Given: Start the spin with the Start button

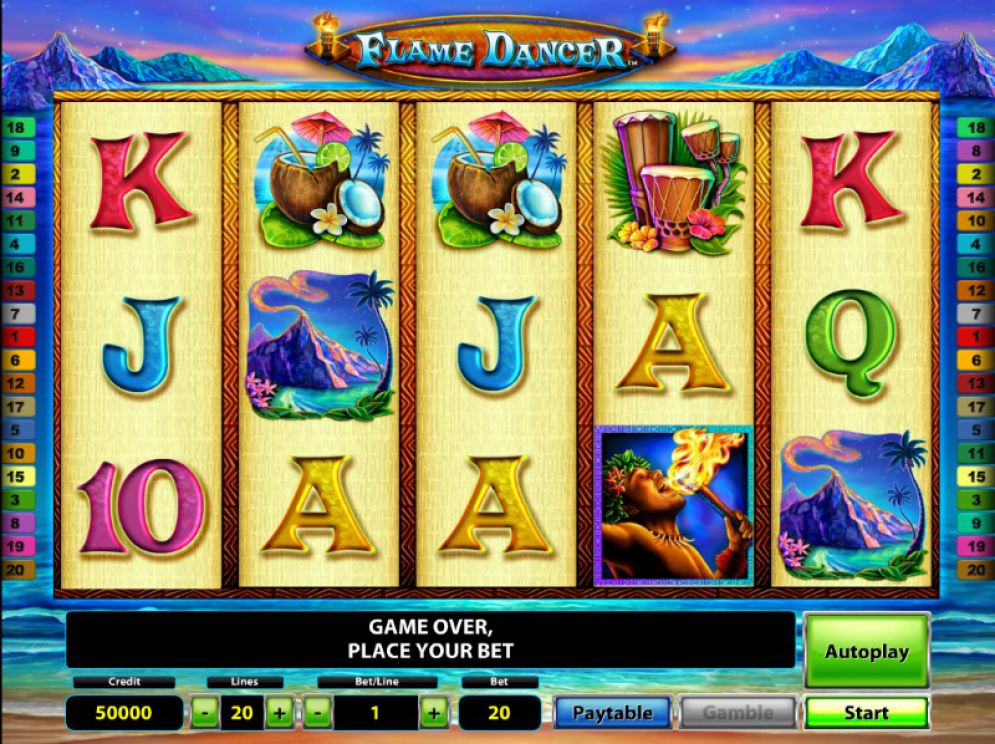Looking at the screenshot, I should 866,713.
